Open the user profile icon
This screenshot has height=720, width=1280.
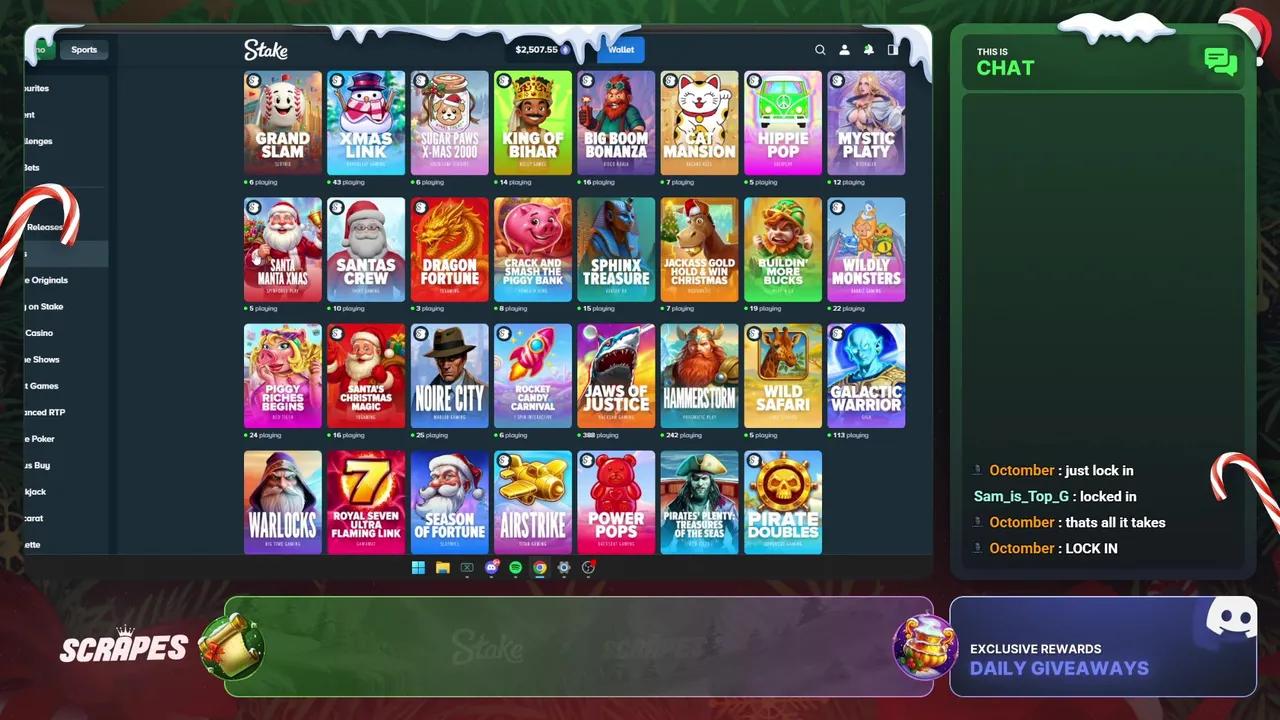(844, 50)
